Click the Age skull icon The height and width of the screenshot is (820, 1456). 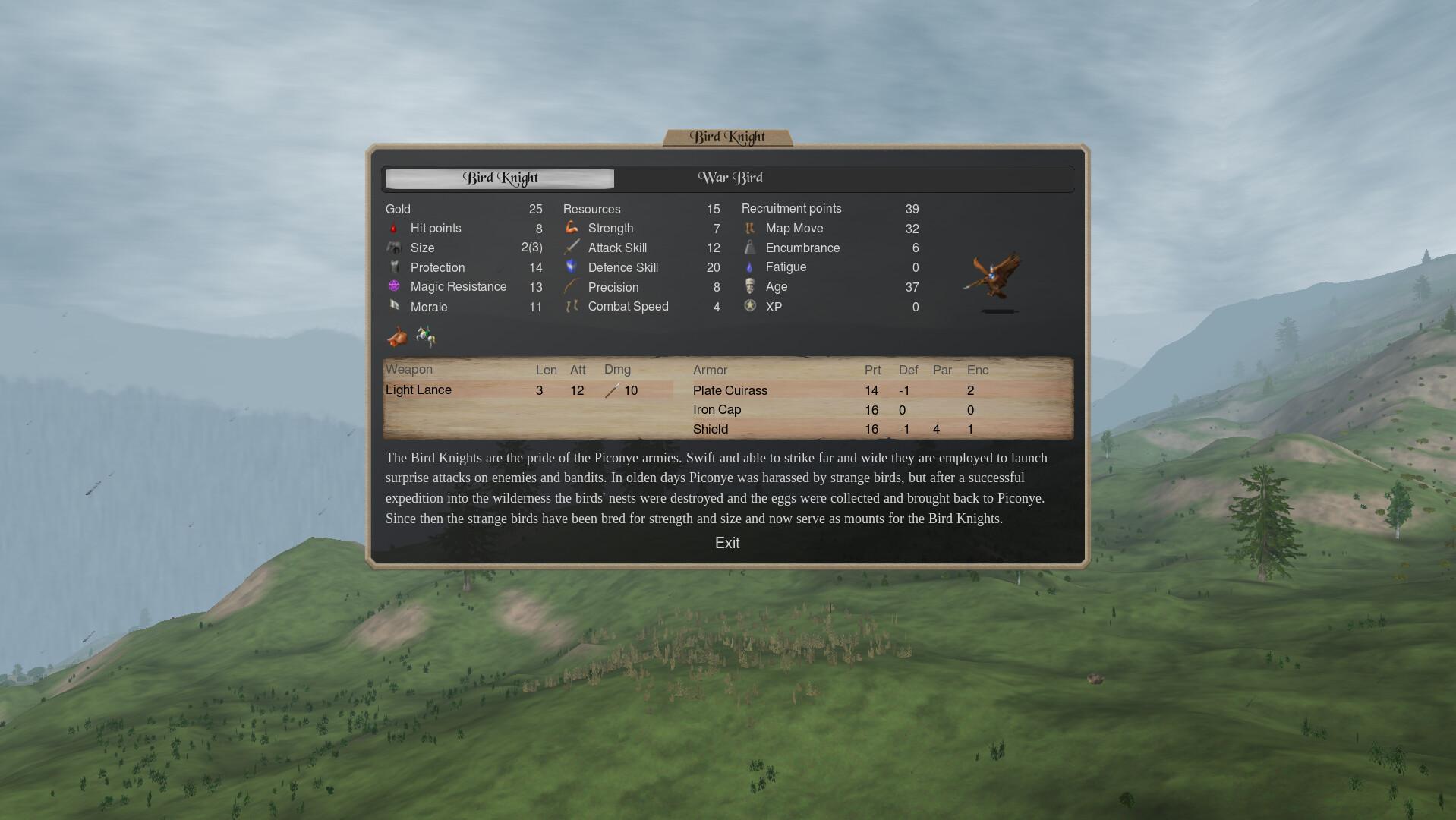749,287
